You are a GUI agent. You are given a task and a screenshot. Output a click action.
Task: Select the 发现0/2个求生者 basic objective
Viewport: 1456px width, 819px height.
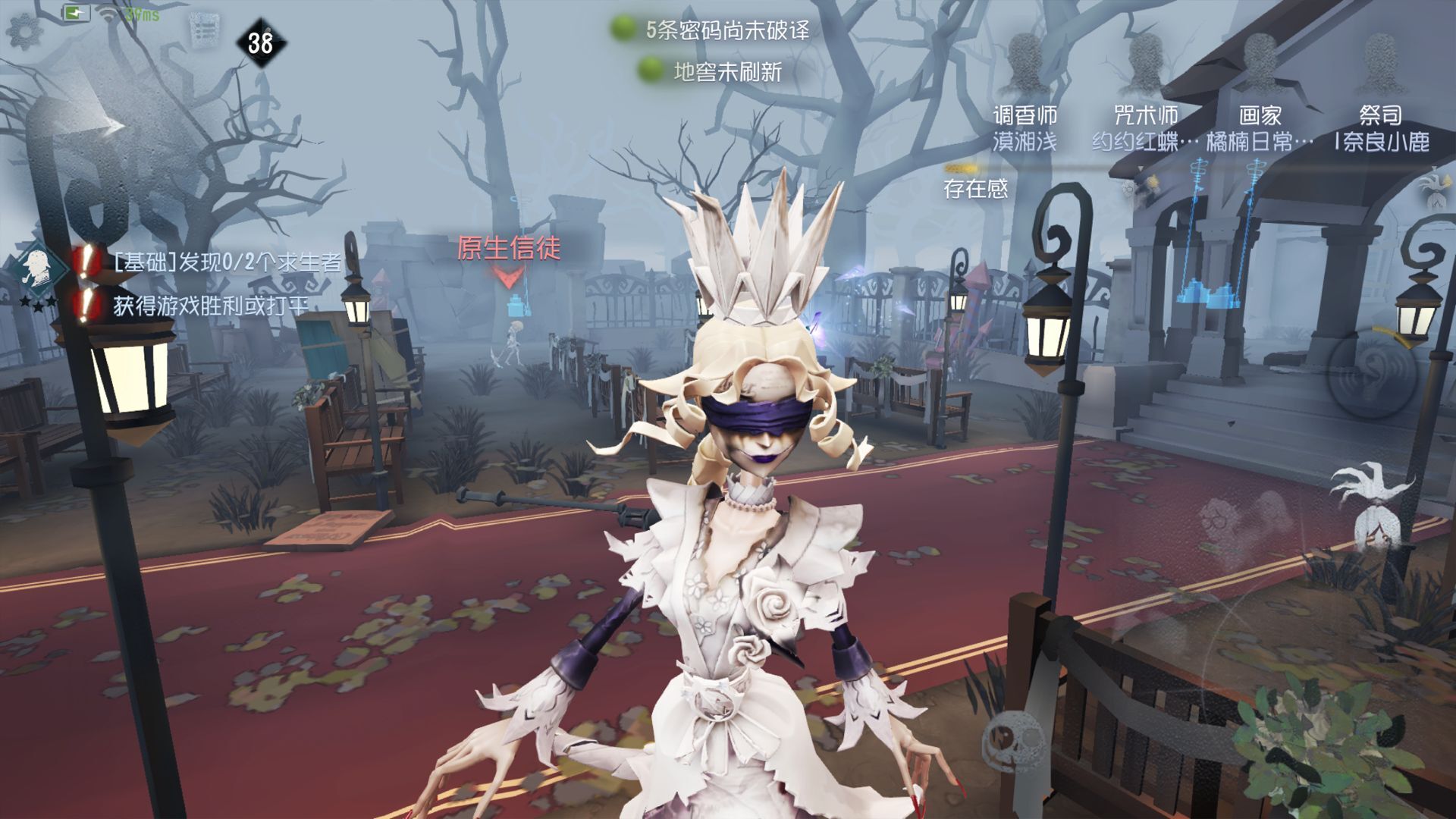click(226, 262)
